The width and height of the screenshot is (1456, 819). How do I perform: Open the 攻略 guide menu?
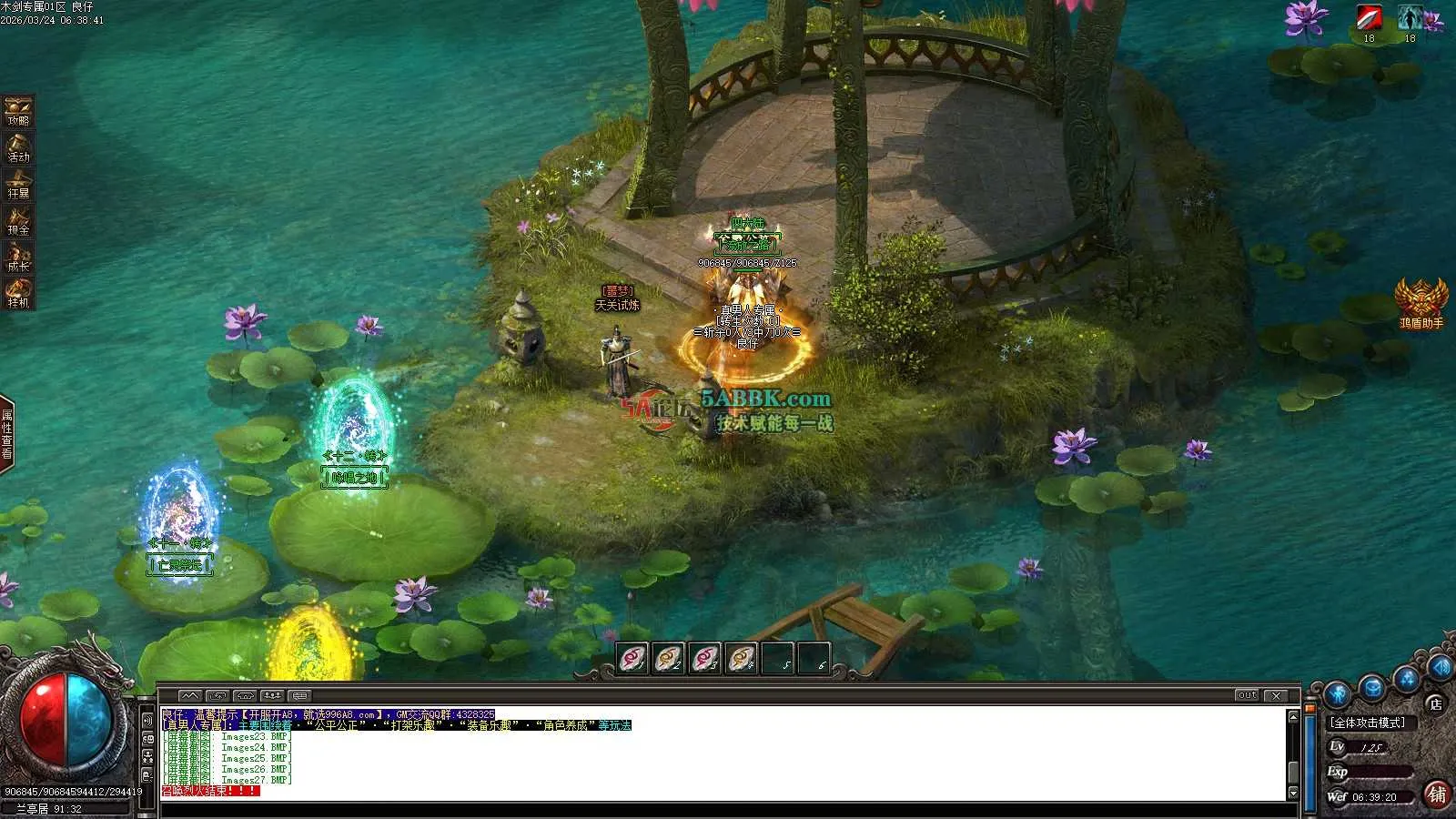(x=18, y=111)
